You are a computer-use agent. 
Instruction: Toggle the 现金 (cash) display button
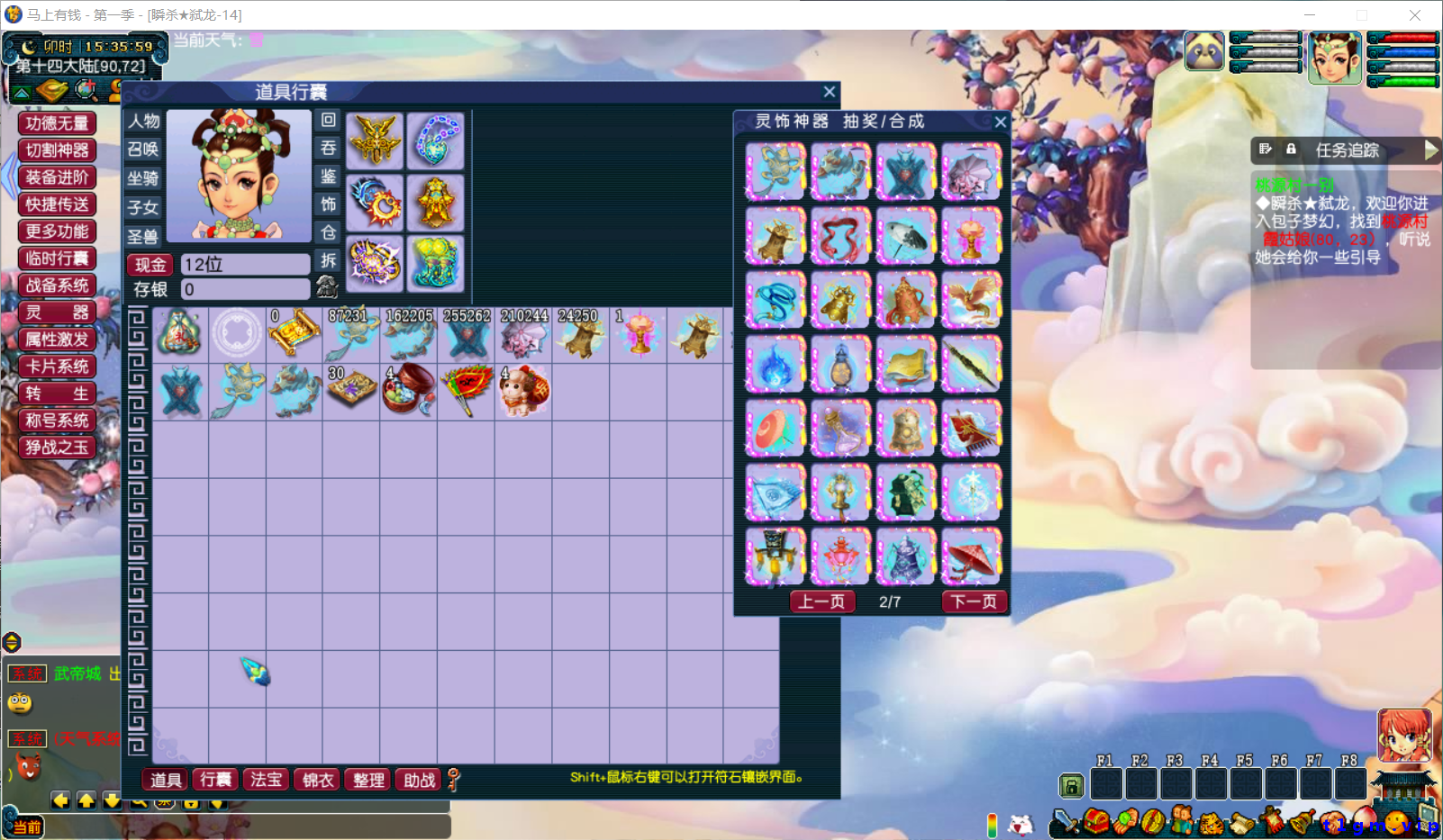coord(149,264)
